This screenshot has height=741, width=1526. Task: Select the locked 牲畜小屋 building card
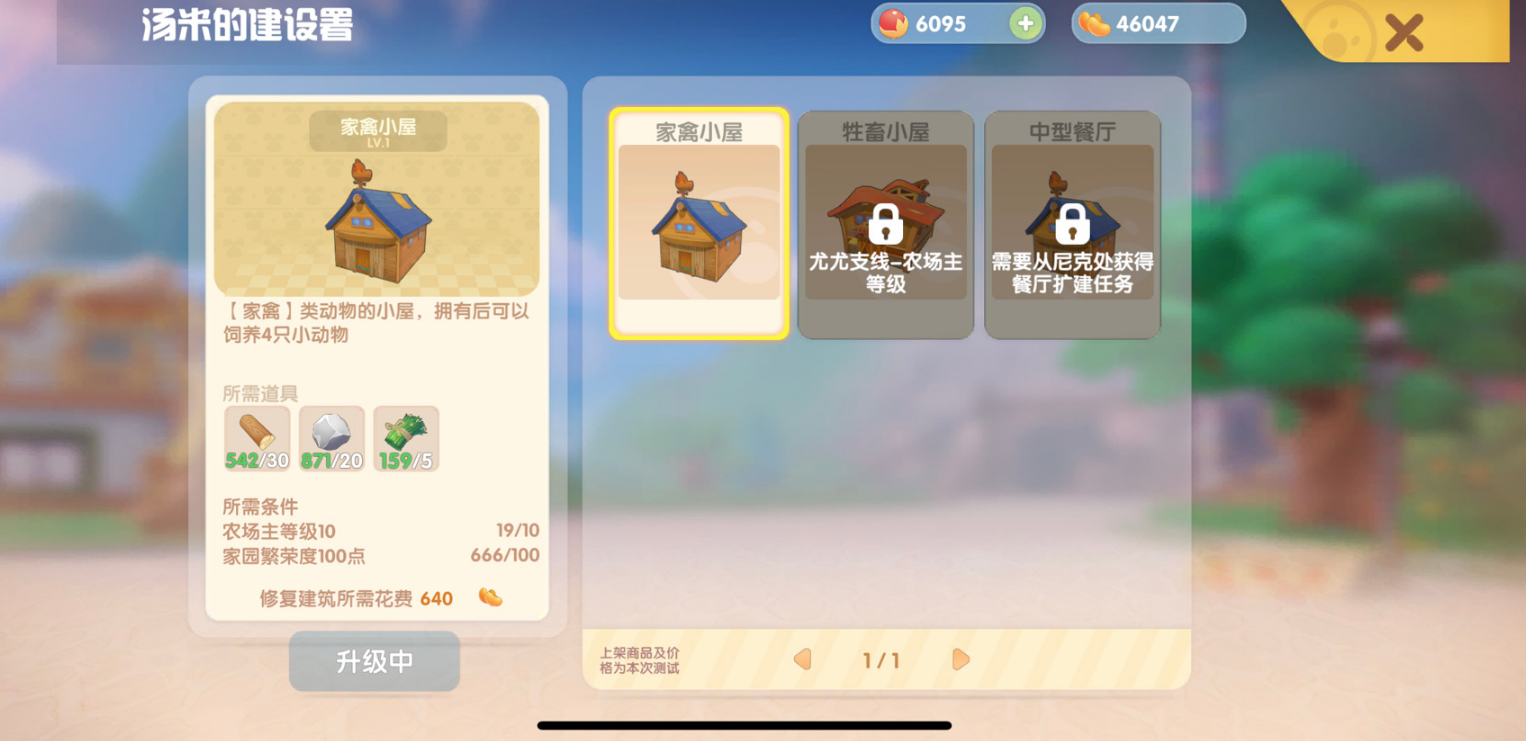coord(886,224)
